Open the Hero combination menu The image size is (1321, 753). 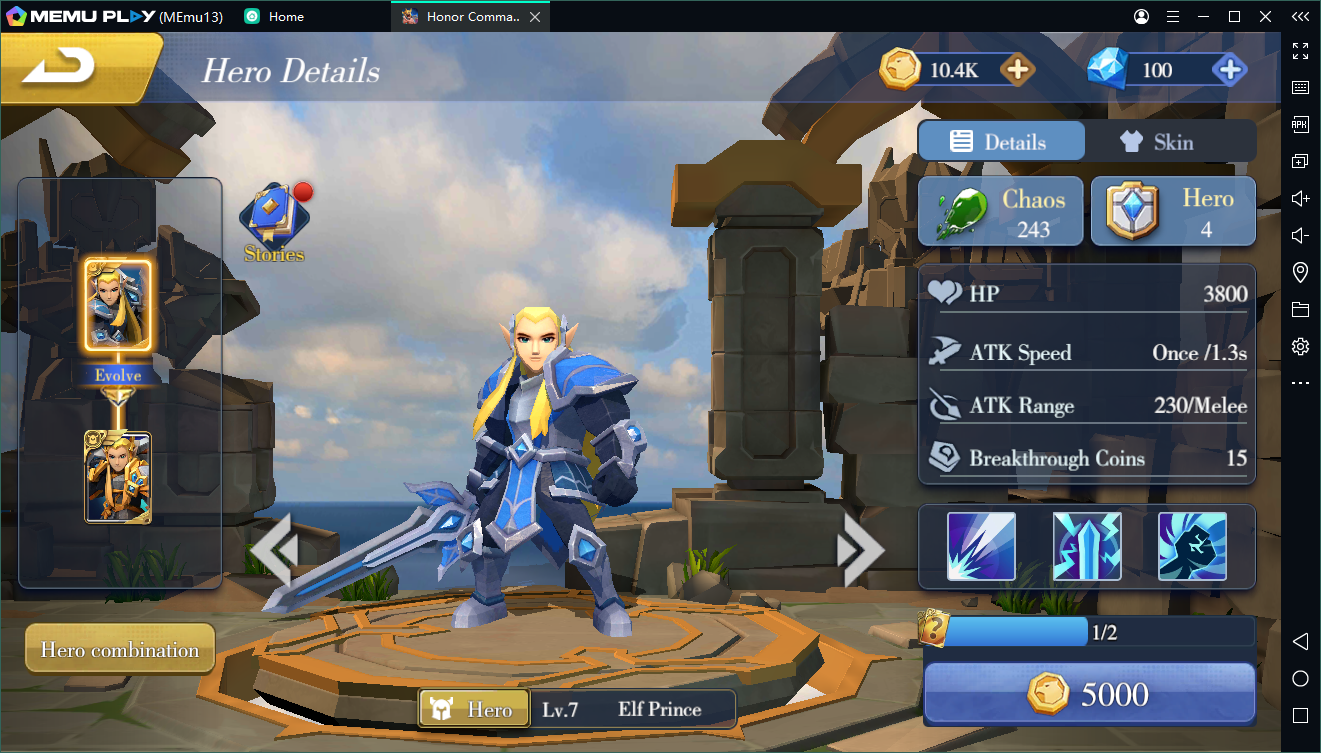[x=120, y=650]
